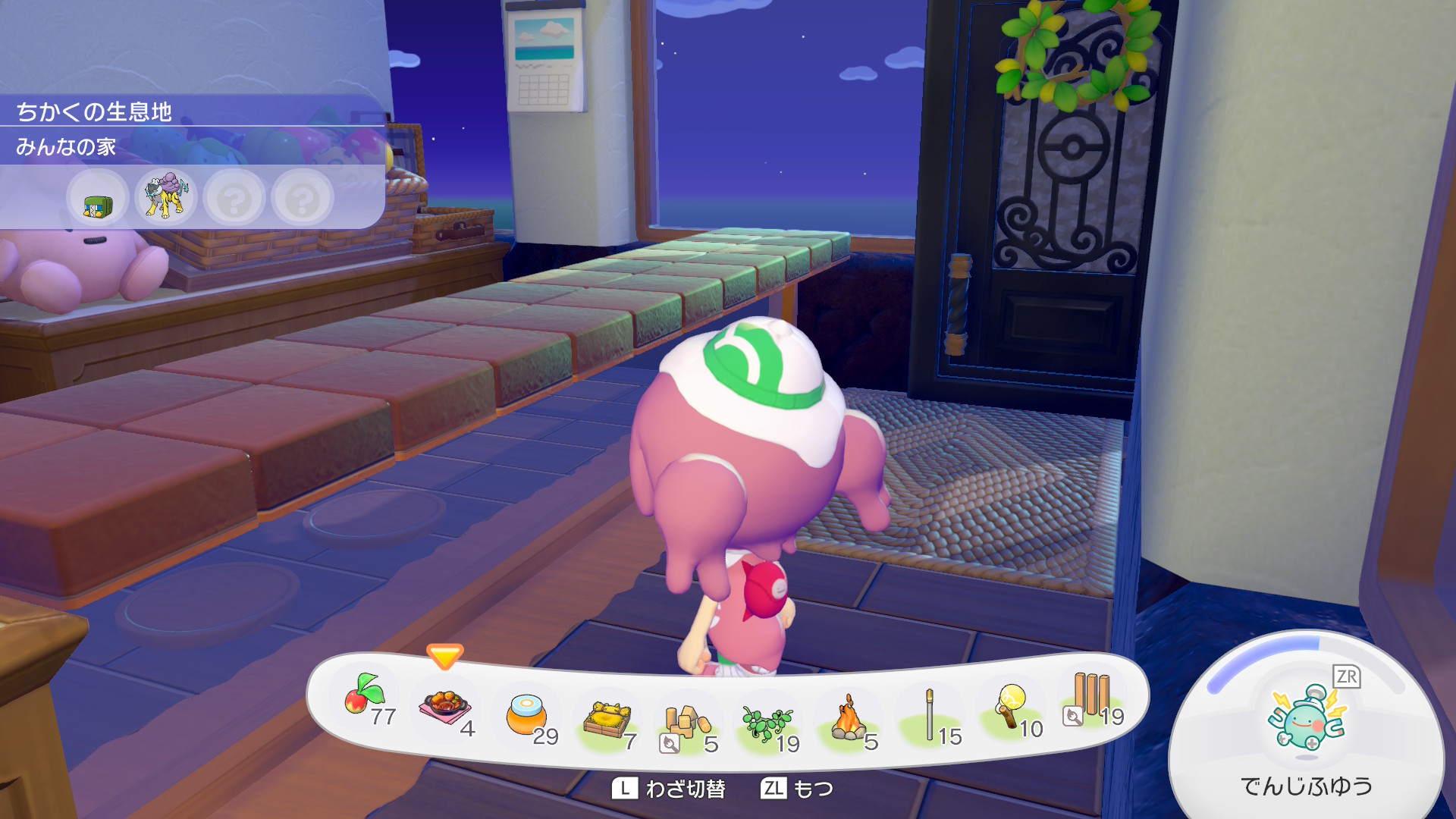Pick the straw bed item slot
This screenshot has height=819, width=1456.
click(x=607, y=719)
